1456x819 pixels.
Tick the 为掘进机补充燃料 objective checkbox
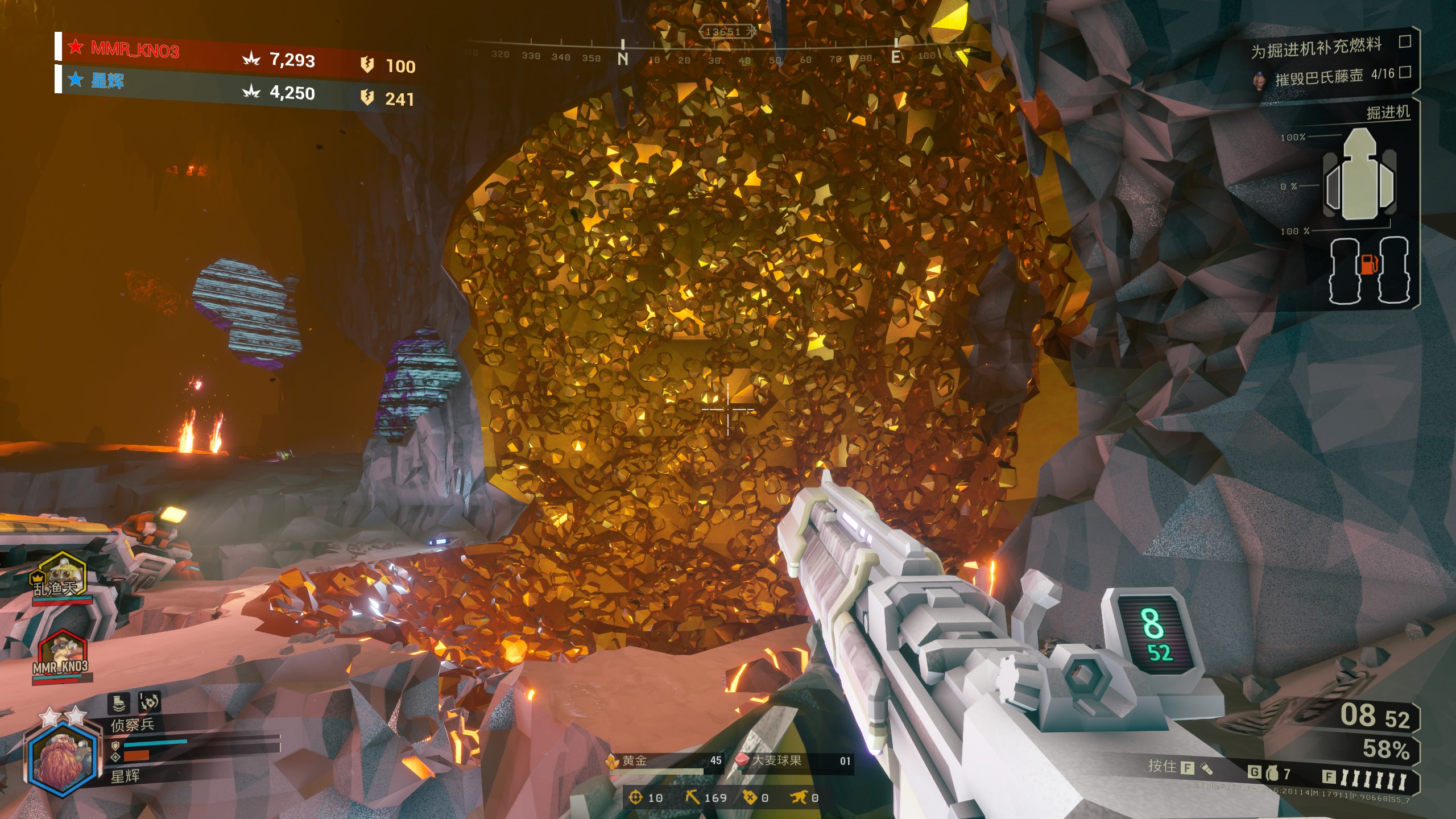1404,42
